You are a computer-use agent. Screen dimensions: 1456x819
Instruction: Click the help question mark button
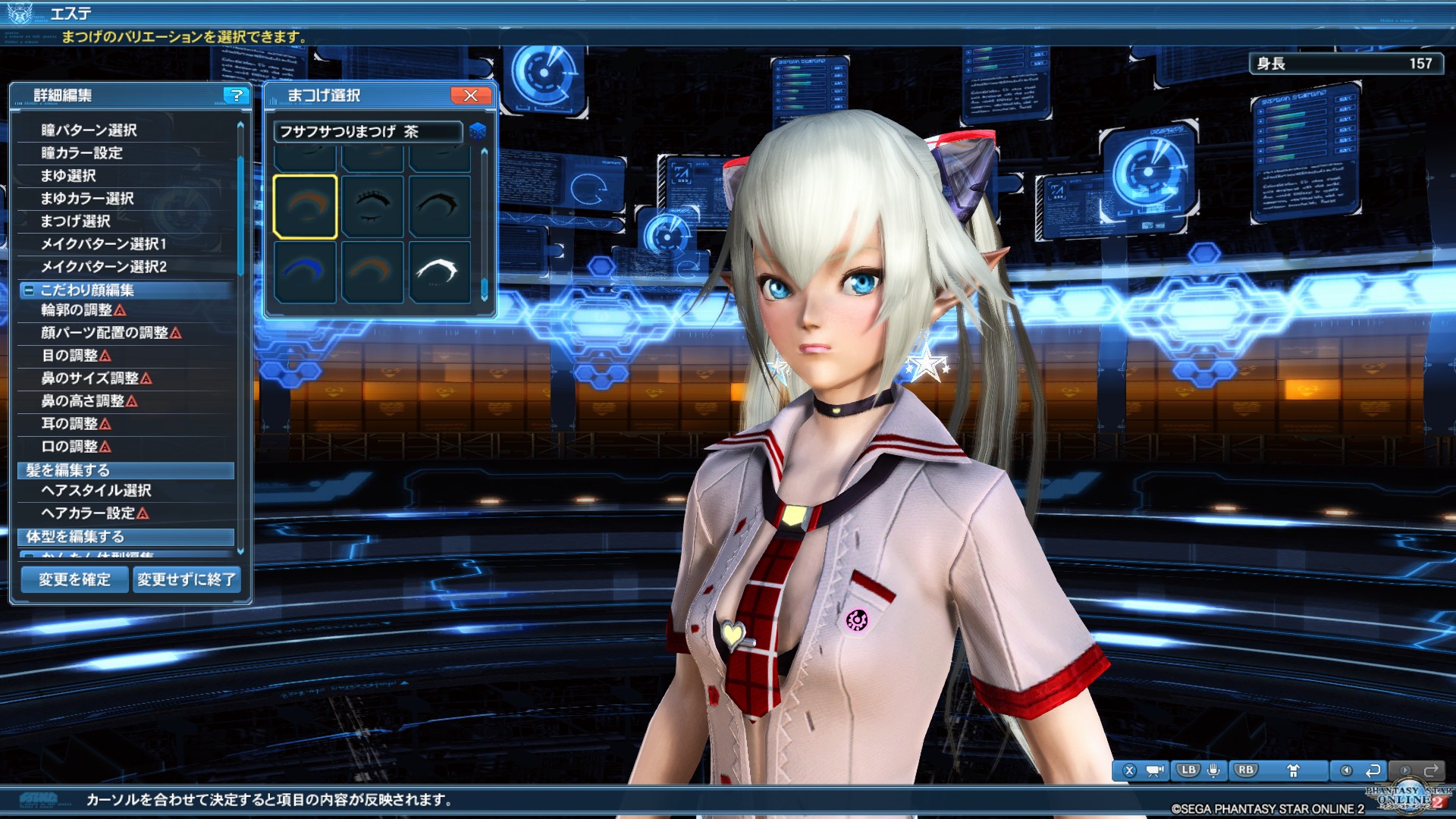pos(237,96)
